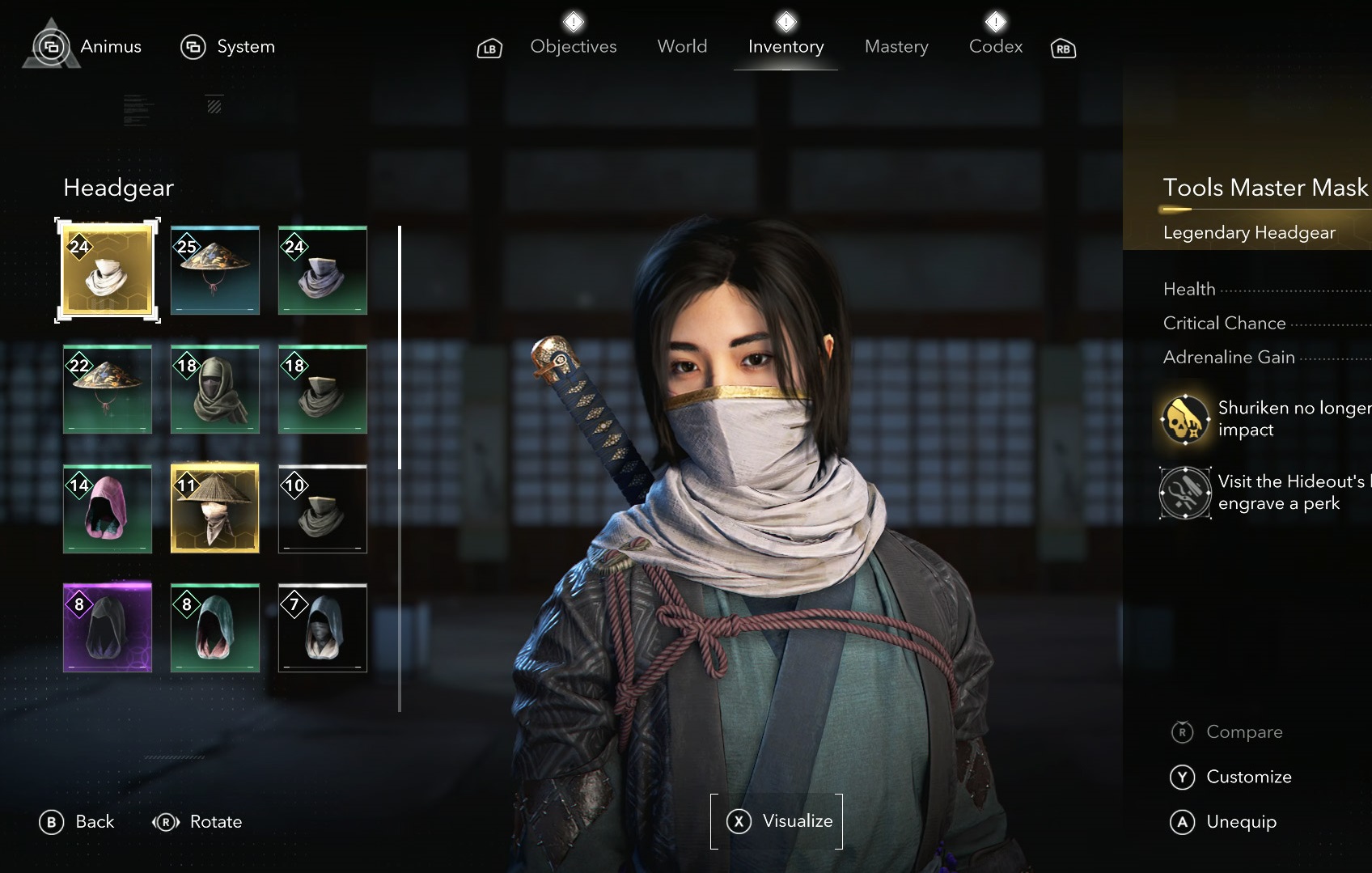Select the level 11 legendary straw hat with mask

tap(215, 509)
